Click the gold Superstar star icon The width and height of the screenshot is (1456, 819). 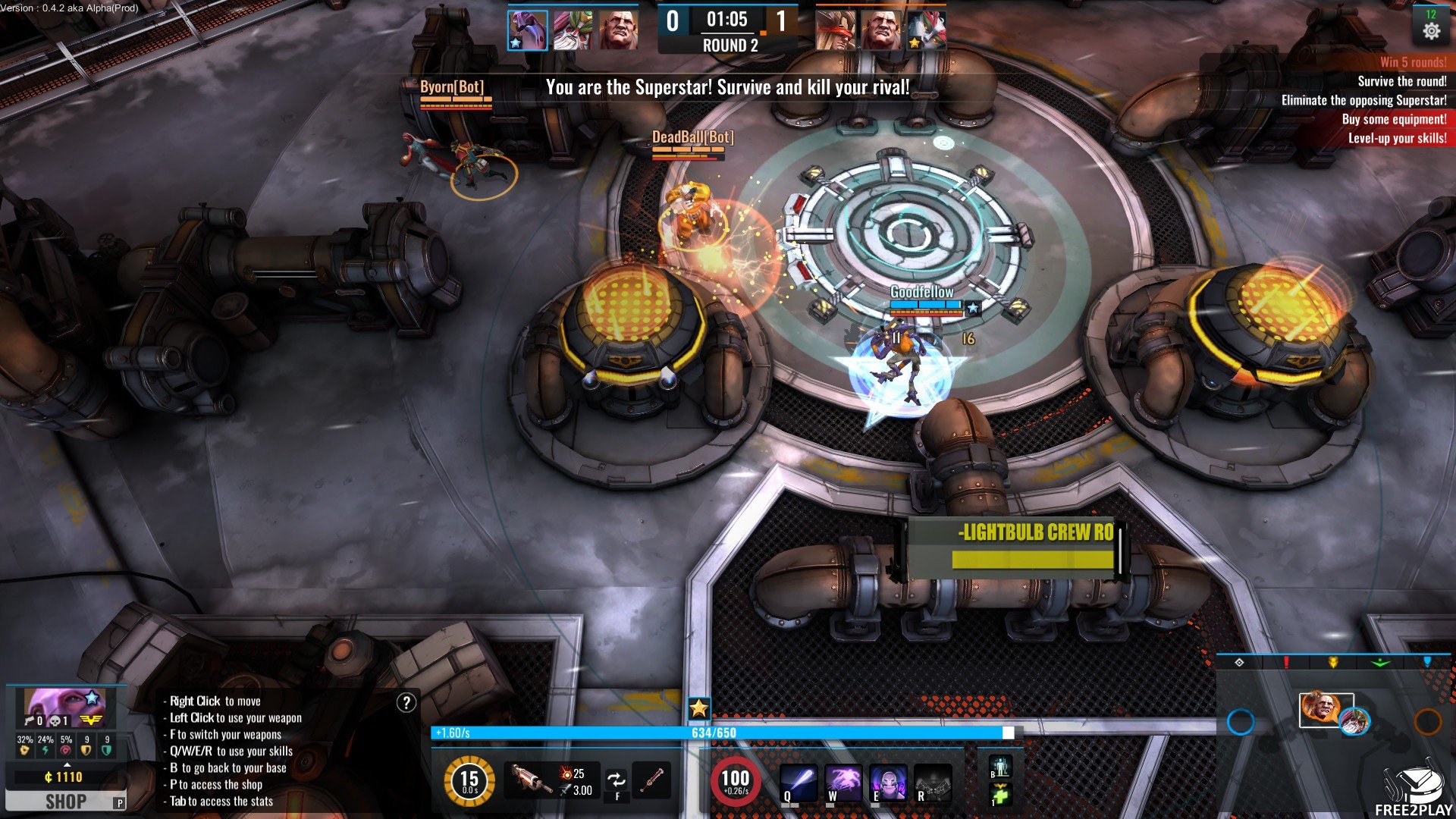pos(698,709)
